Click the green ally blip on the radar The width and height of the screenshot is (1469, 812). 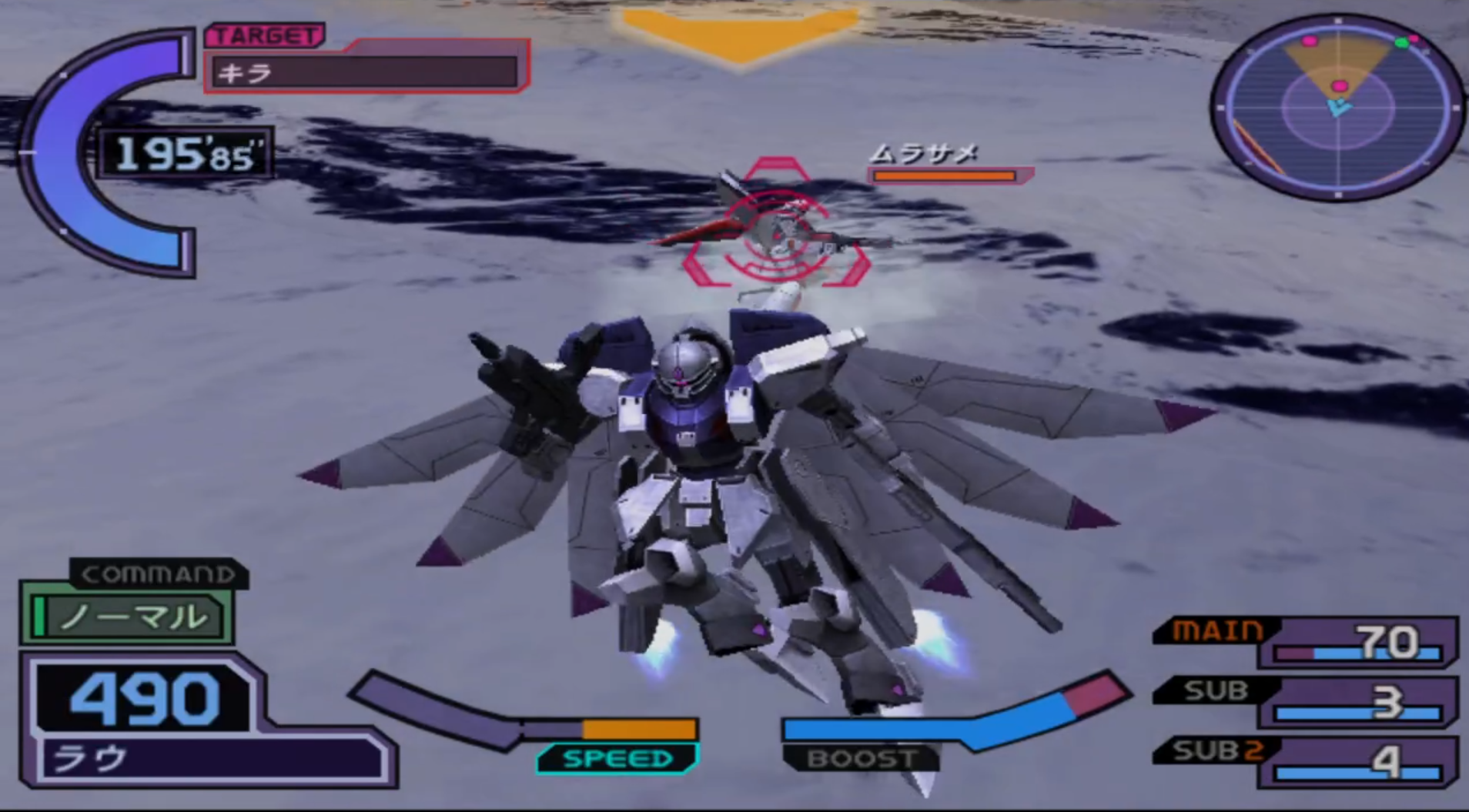tap(1403, 42)
